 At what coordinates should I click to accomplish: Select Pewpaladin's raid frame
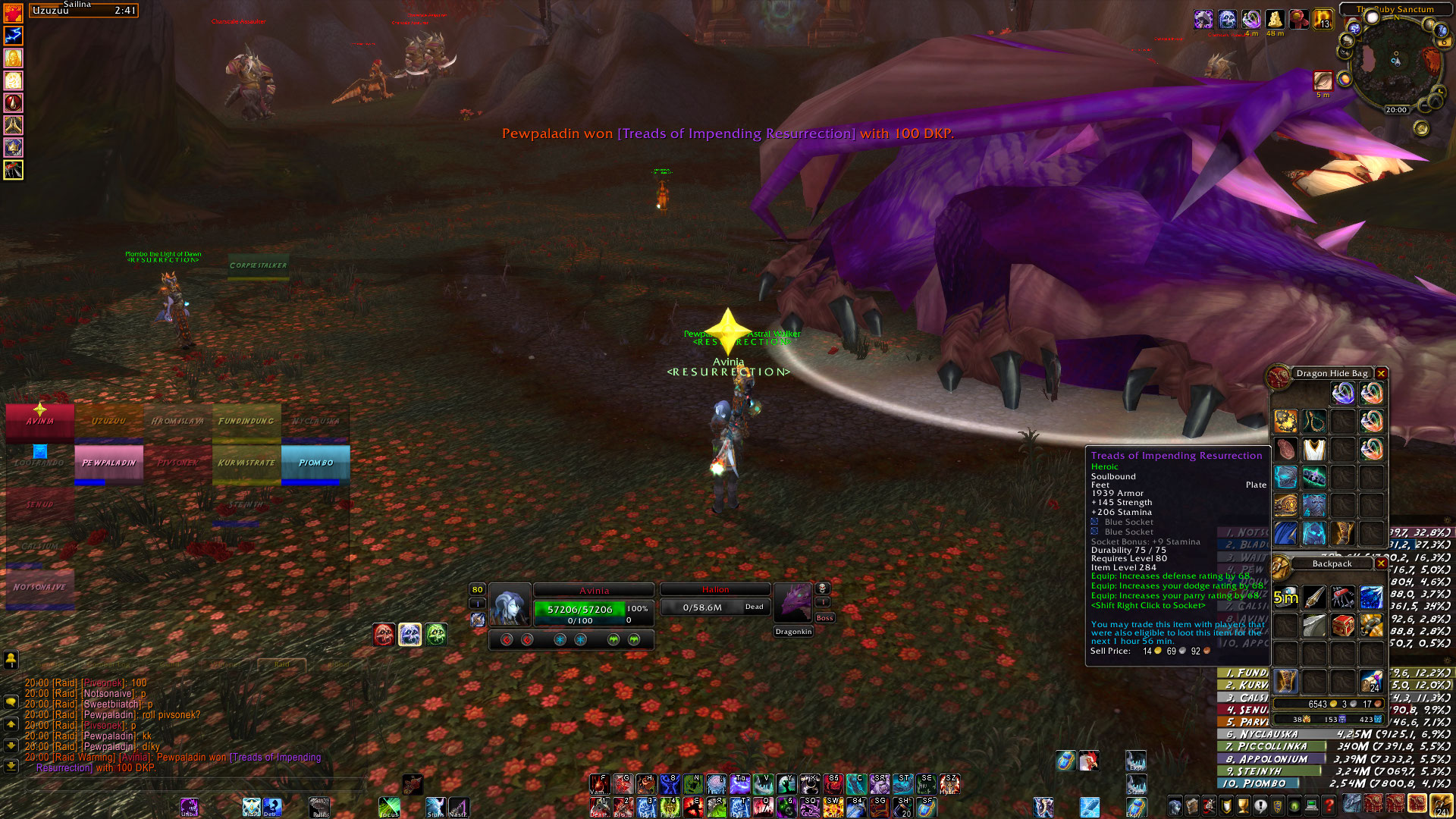point(108,463)
